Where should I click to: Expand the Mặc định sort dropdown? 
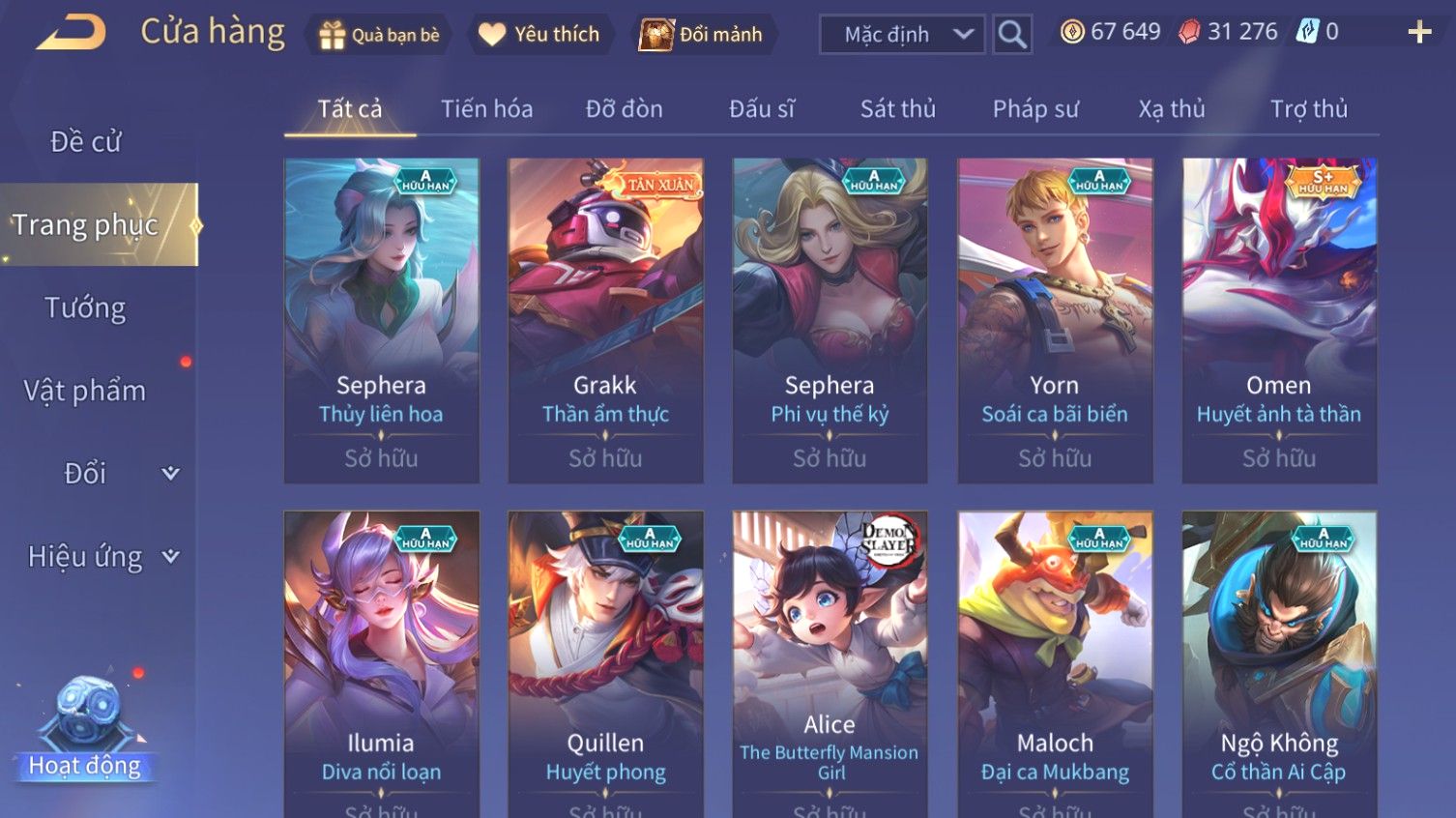[x=902, y=35]
